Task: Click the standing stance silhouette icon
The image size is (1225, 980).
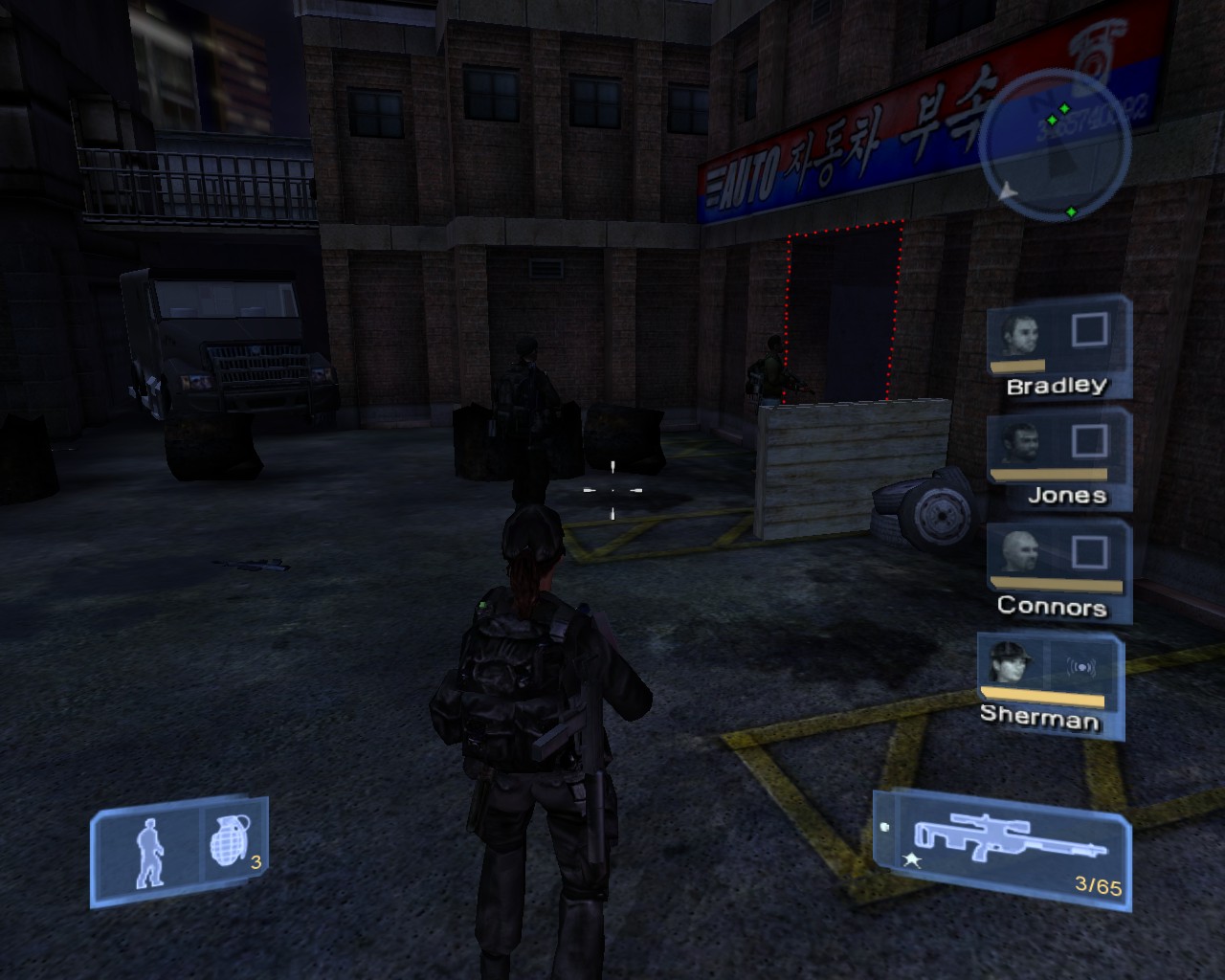Action: pyautogui.click(x=148, y=851)
